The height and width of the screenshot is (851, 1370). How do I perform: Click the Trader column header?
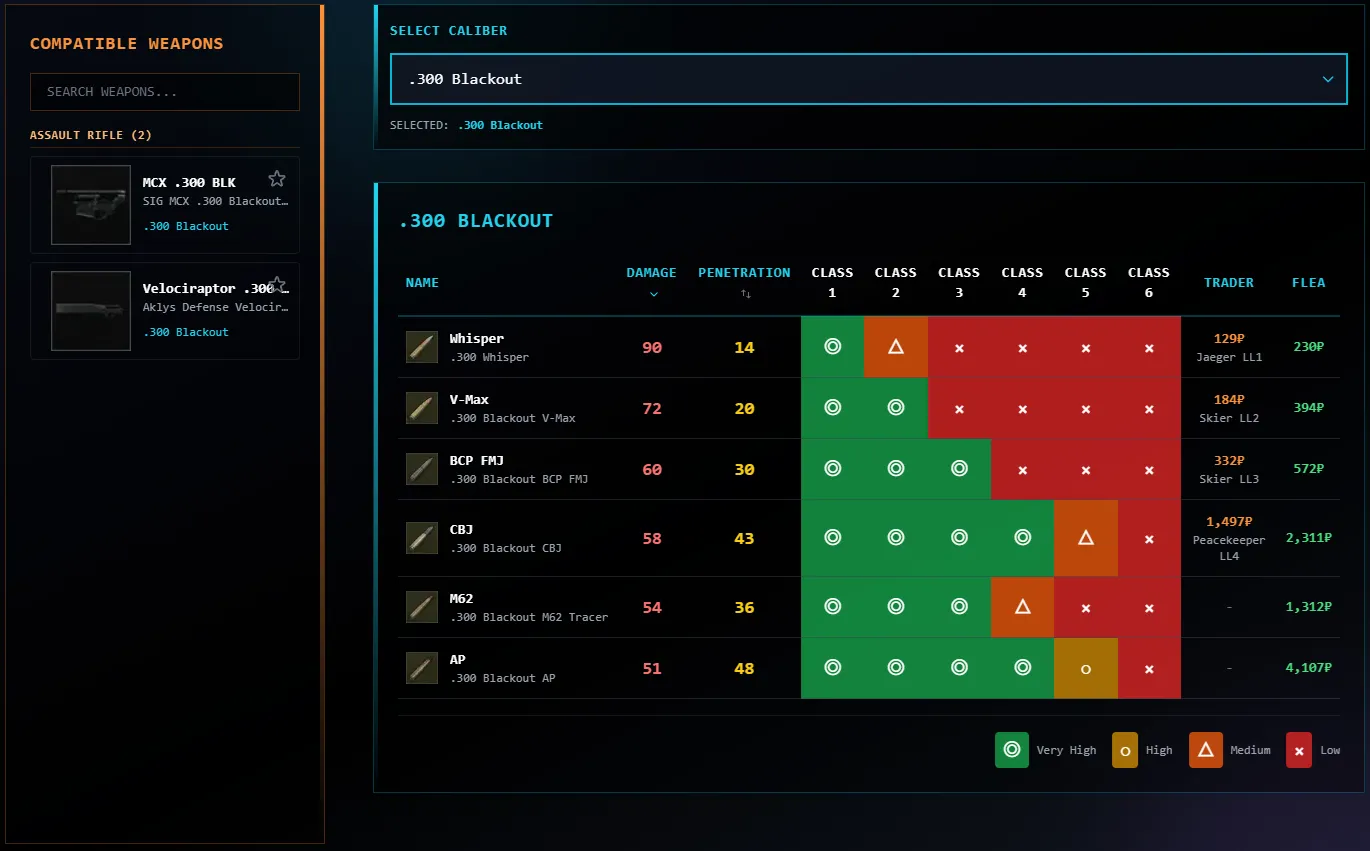click(1228, 283)
